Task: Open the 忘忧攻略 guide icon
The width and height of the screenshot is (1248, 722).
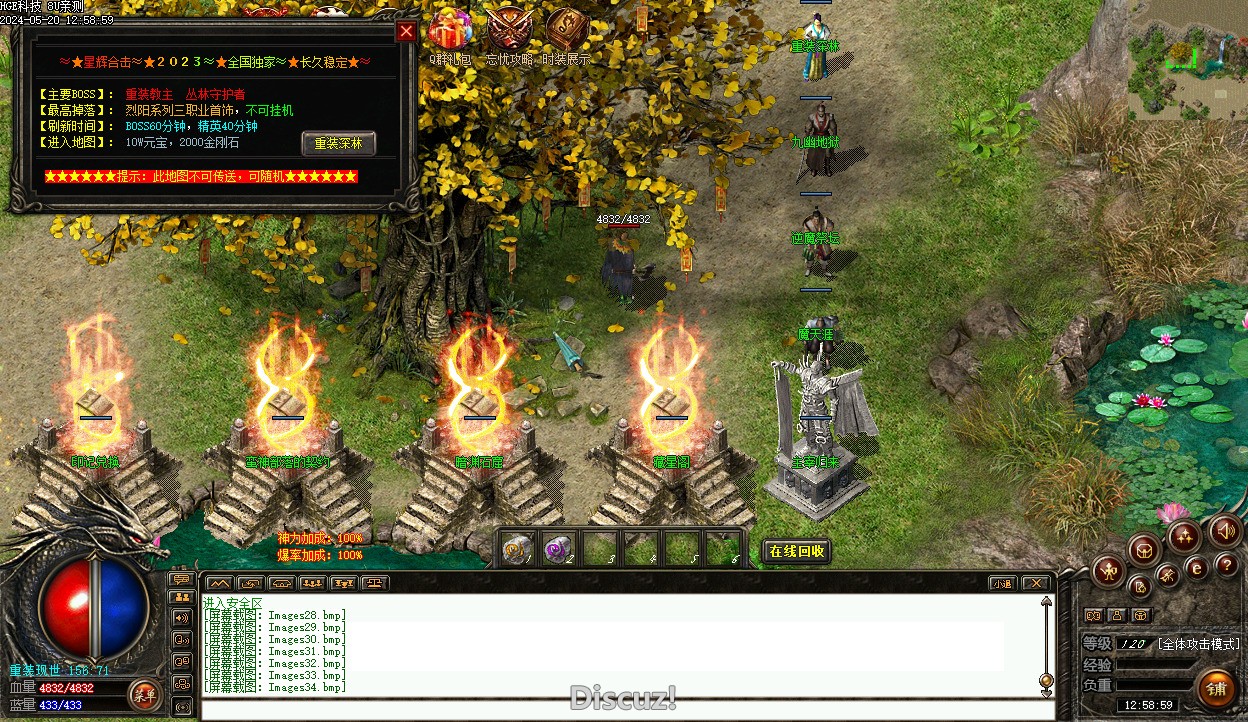Action: tap(508, 31)
